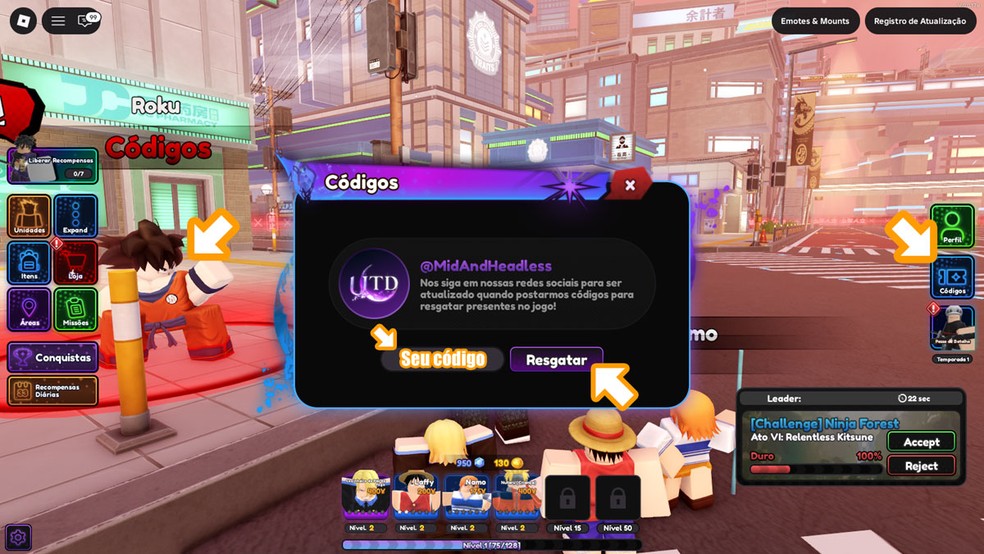
Task: Open the Códigos side icon
Action: [x=952, y=277]
